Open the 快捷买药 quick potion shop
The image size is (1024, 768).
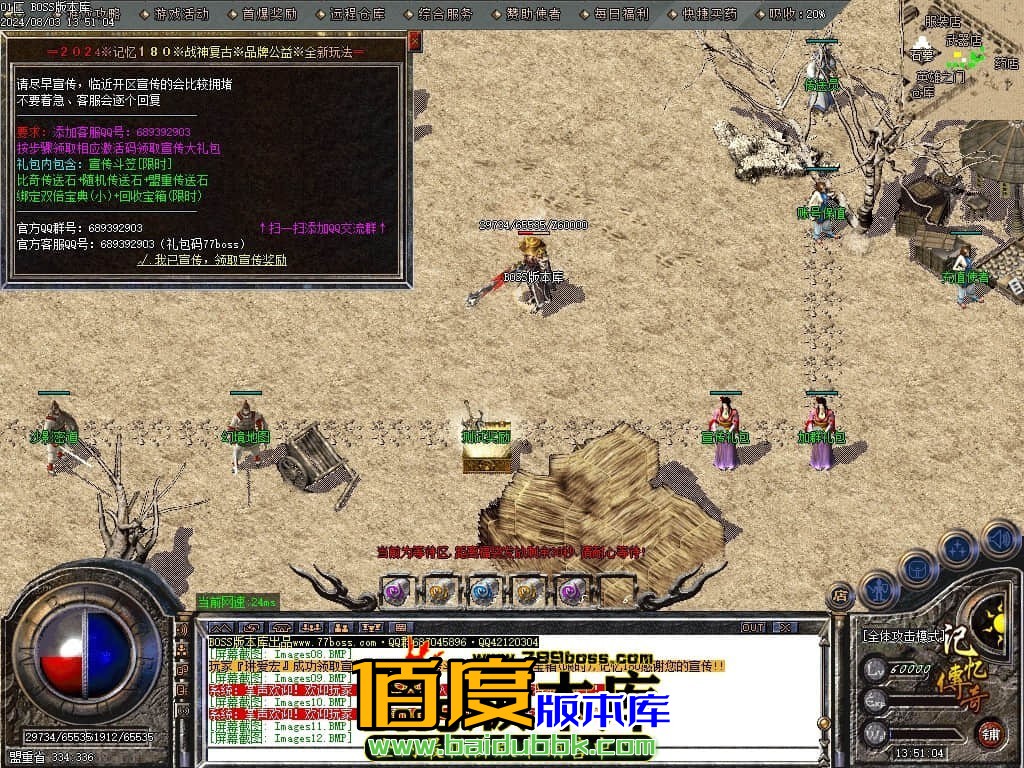708,14
